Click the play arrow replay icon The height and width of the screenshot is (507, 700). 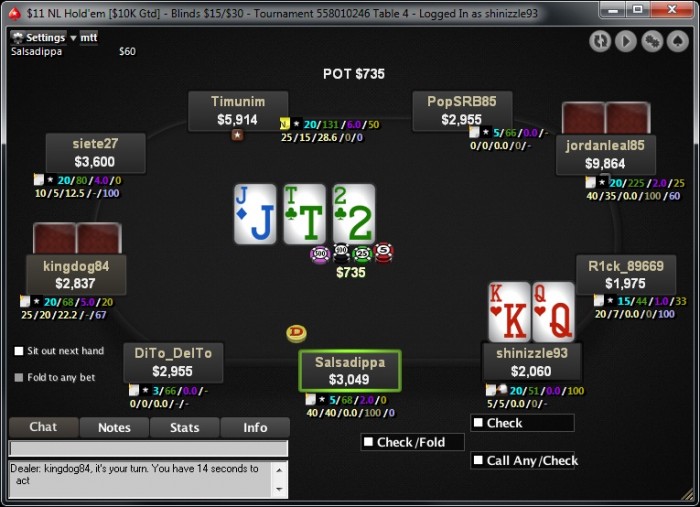(626, 41)
